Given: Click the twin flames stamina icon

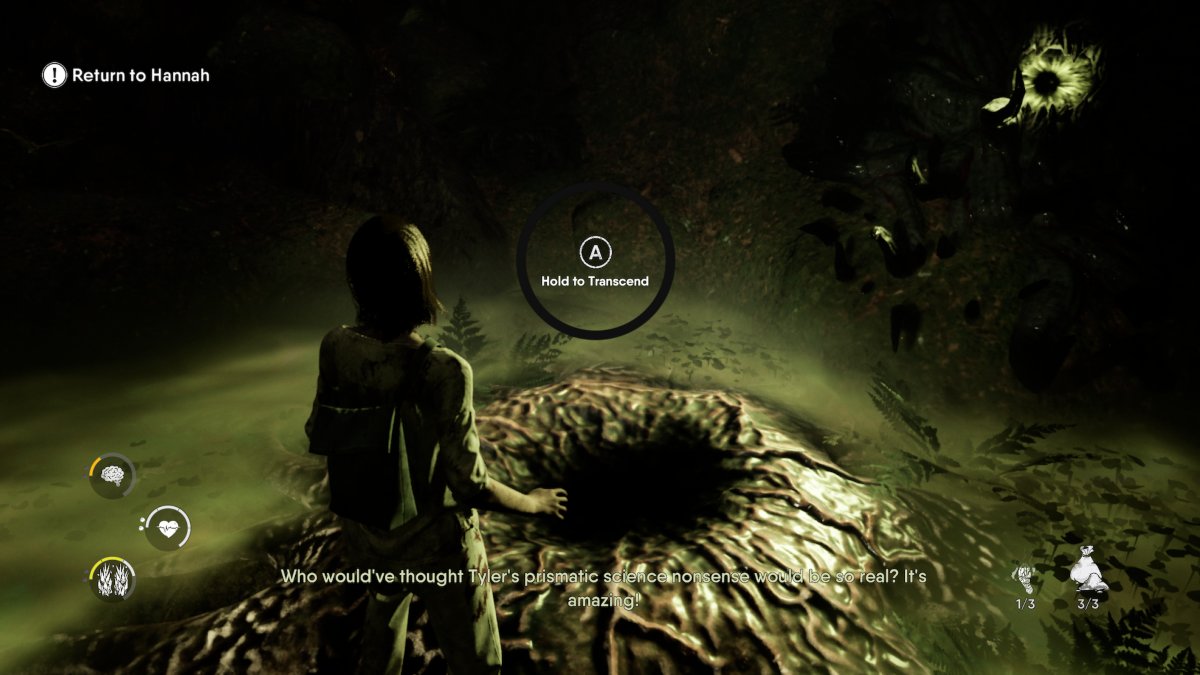Looking at the screenshot, I should (112, 579).
